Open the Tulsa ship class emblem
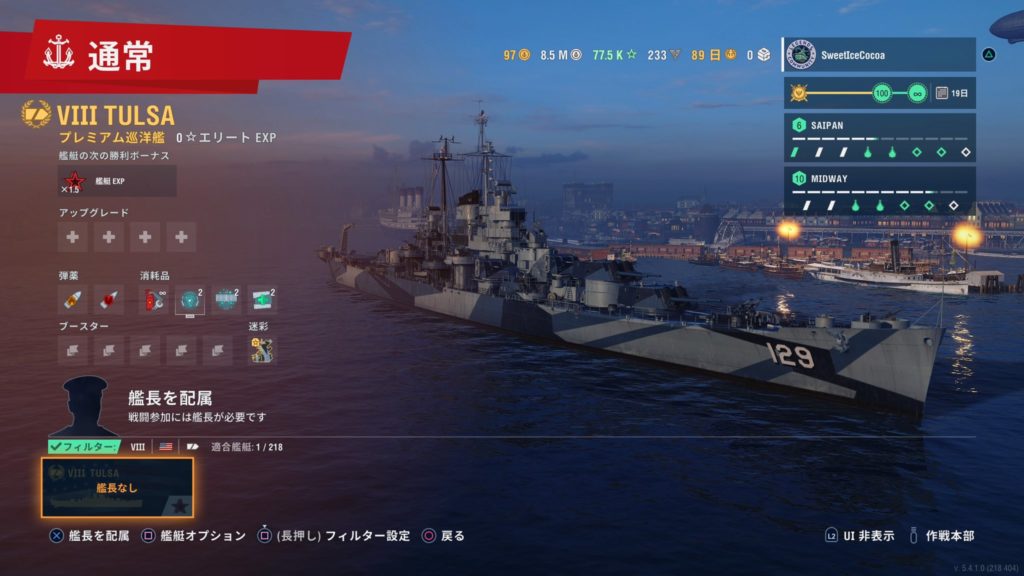 pyautogui.click(x=36, y=114)
